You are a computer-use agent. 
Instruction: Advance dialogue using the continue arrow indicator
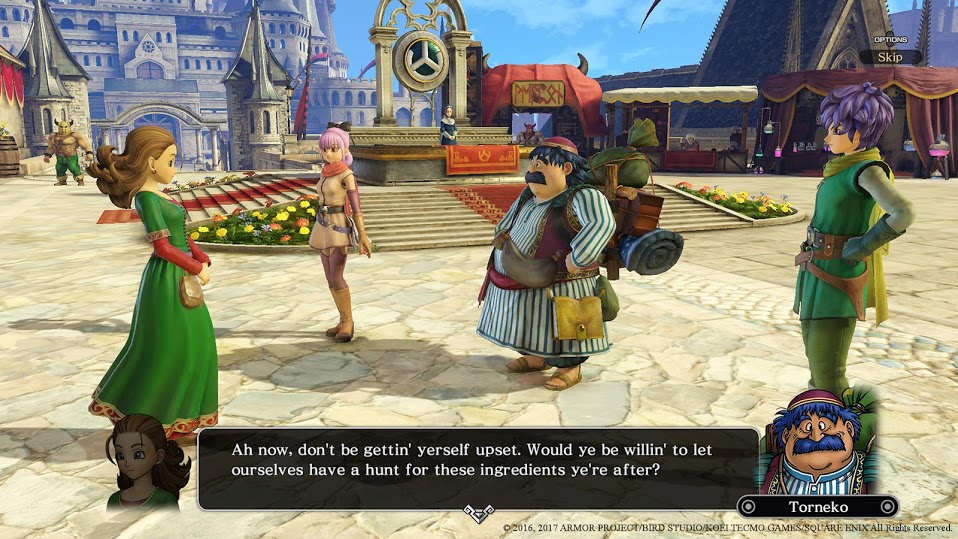pyautogui.click(x=478, y=514)
